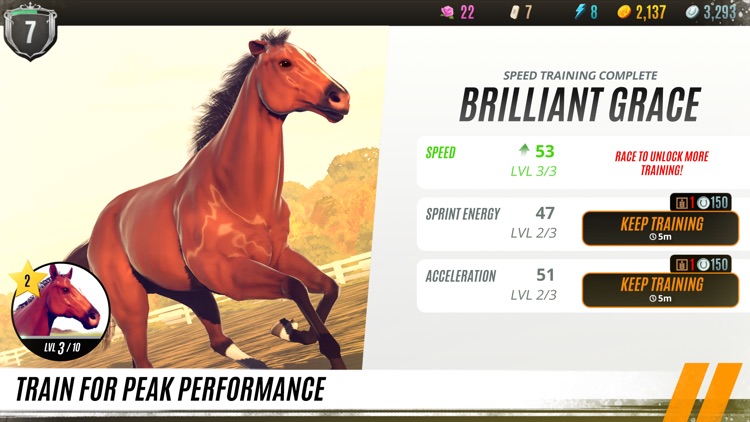The image size is (750, 422).
Task: Open the gold coins balance
Action: pyautogui.click(x=642, y=12)
